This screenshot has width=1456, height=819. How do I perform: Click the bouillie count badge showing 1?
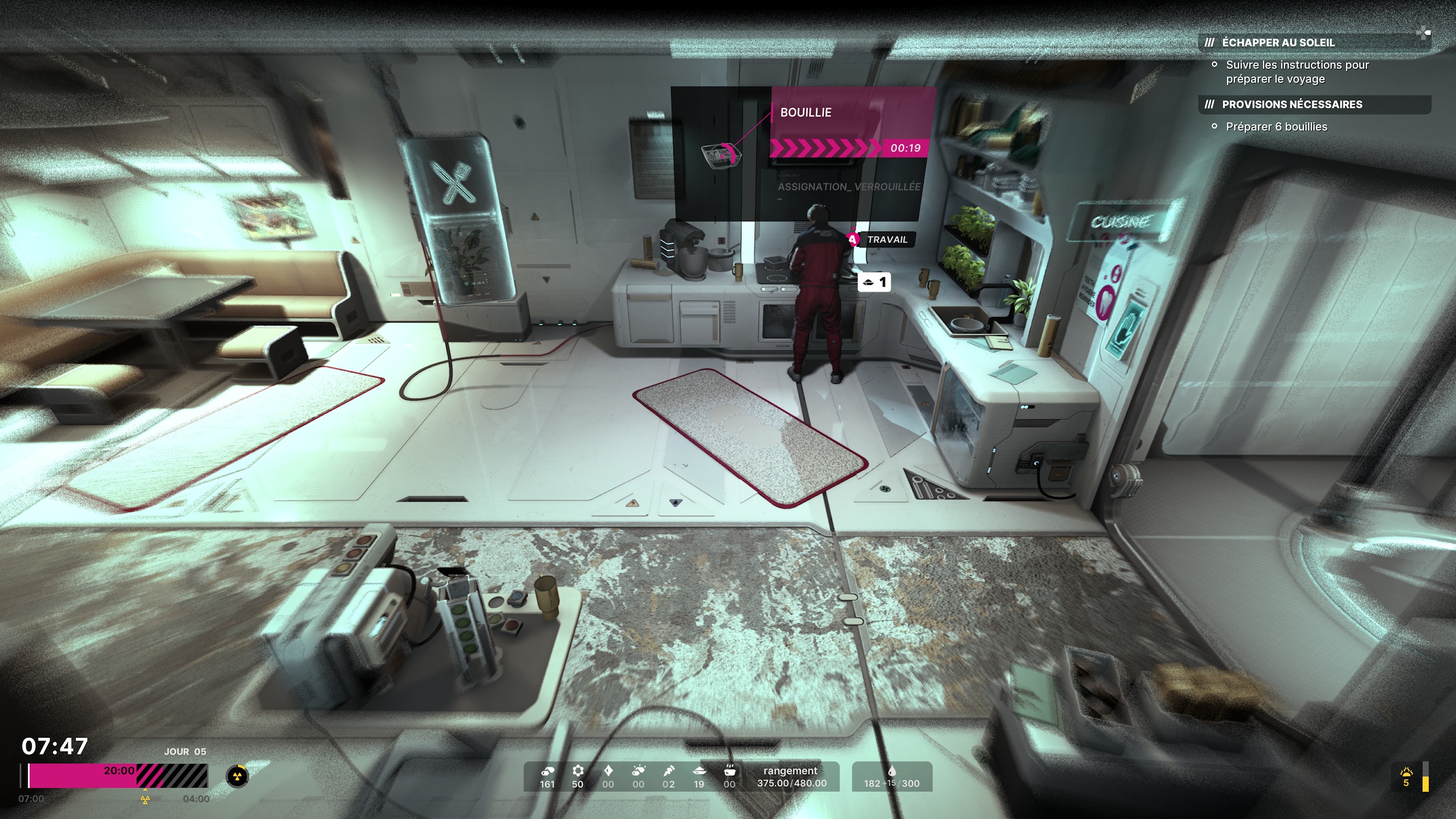[x=874, y=282]
